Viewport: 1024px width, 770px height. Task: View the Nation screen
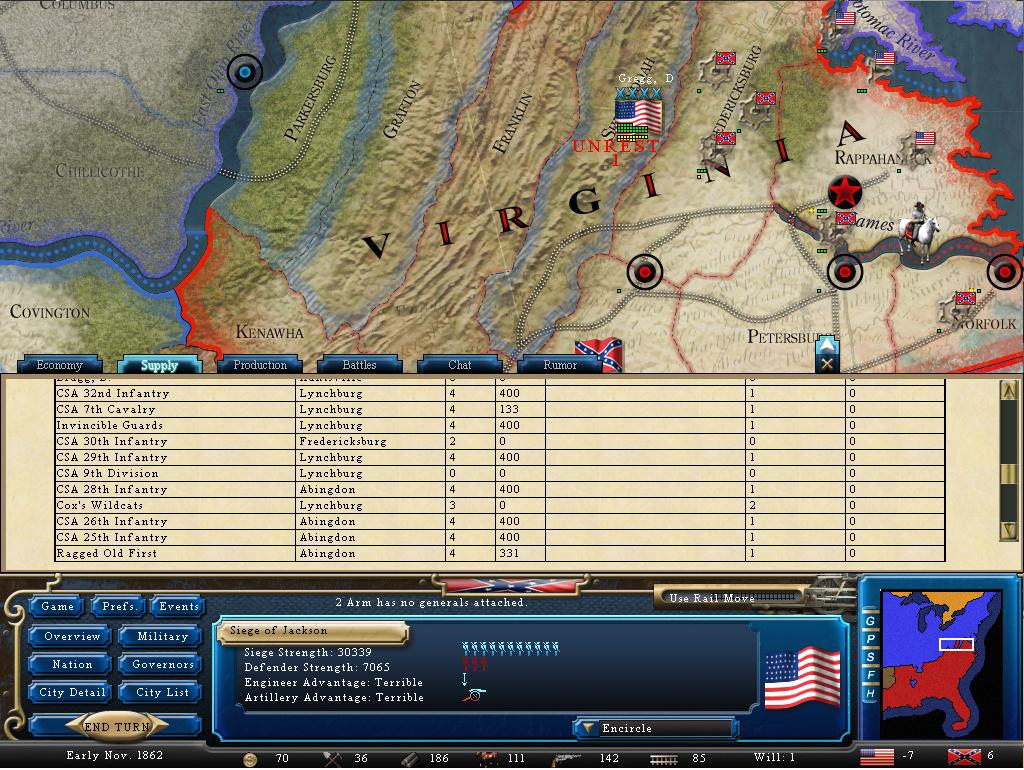pos(72,664)
